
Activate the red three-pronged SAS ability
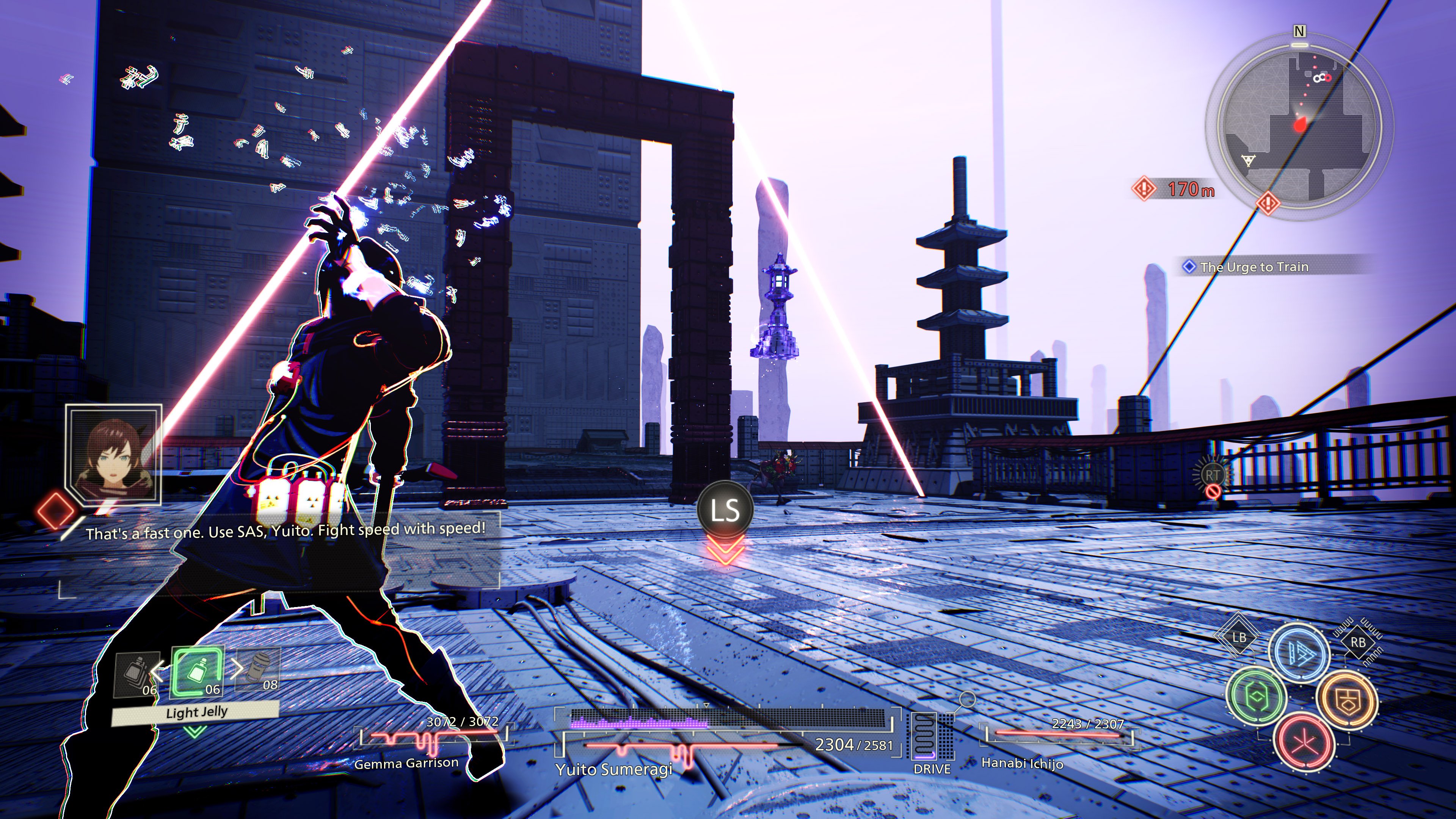[1304, 742]
